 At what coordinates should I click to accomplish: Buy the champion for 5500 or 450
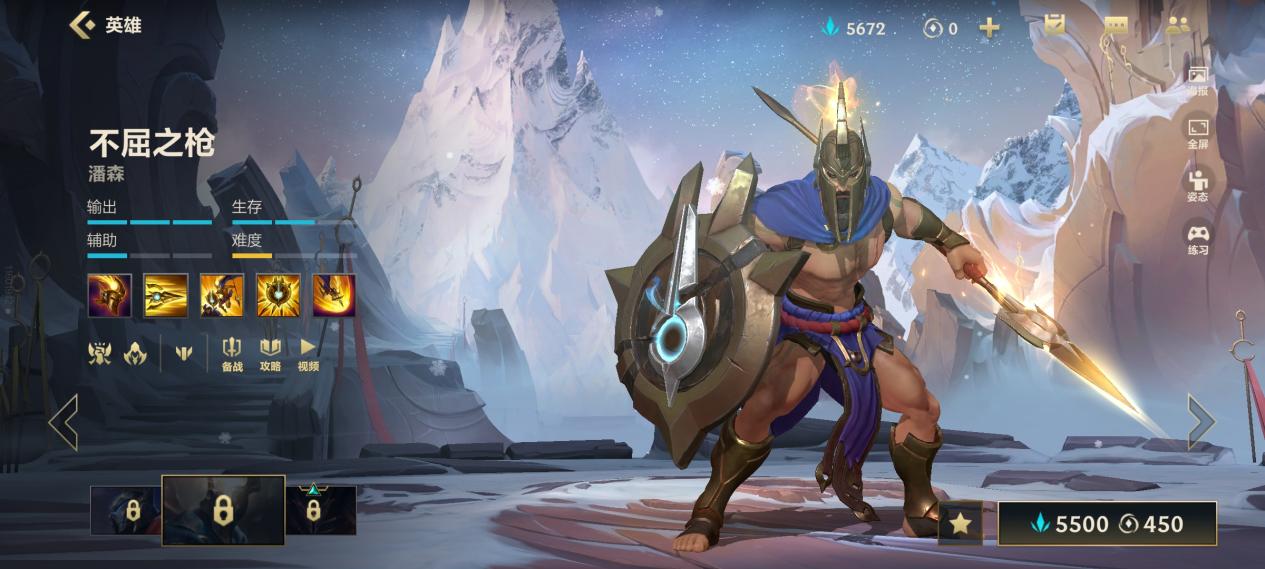(1107, 523)
